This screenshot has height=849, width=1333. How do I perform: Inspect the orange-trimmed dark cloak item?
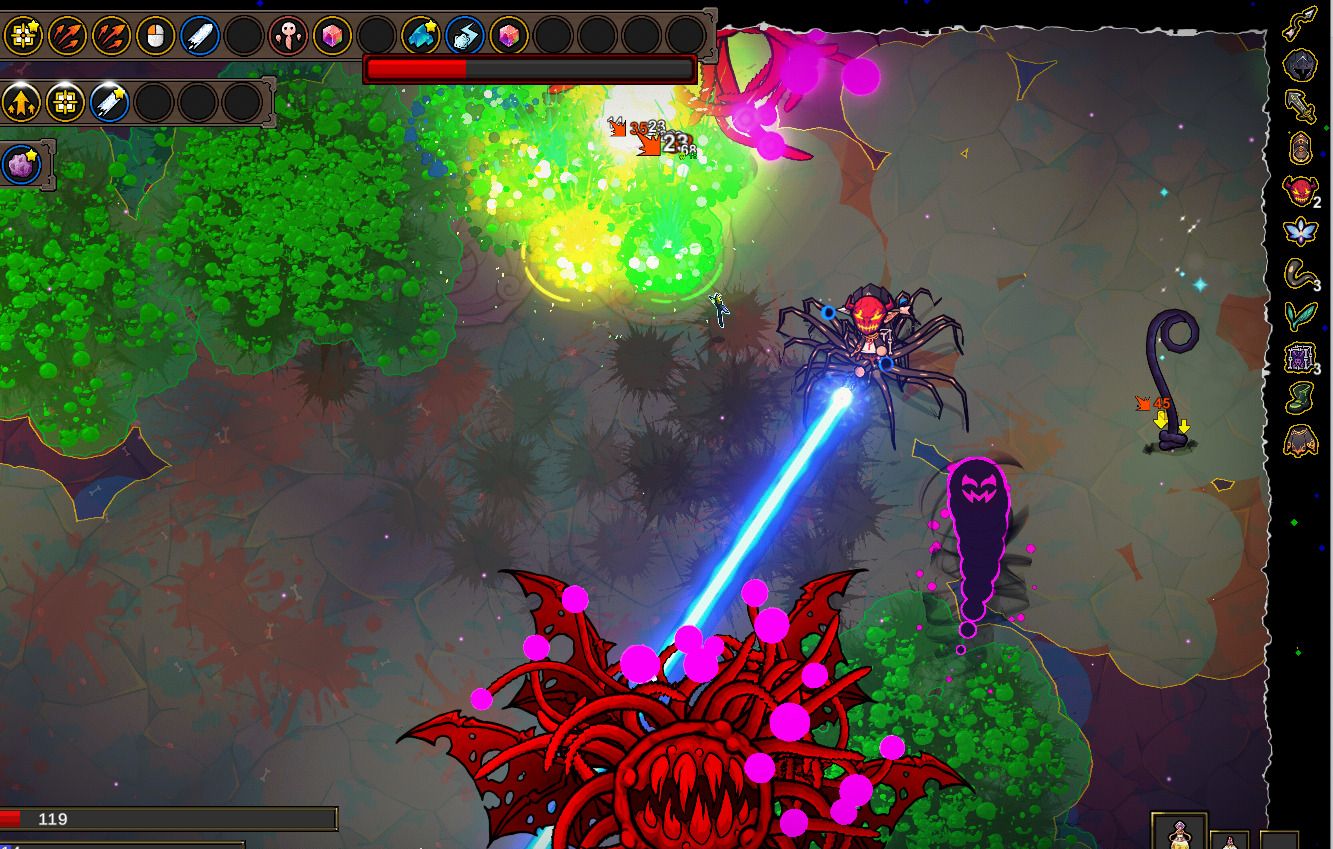pos(1300,440)
